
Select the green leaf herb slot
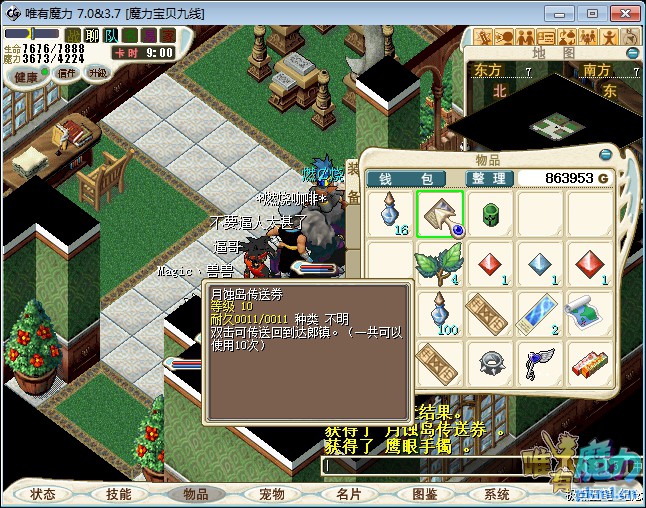(439, 265)
